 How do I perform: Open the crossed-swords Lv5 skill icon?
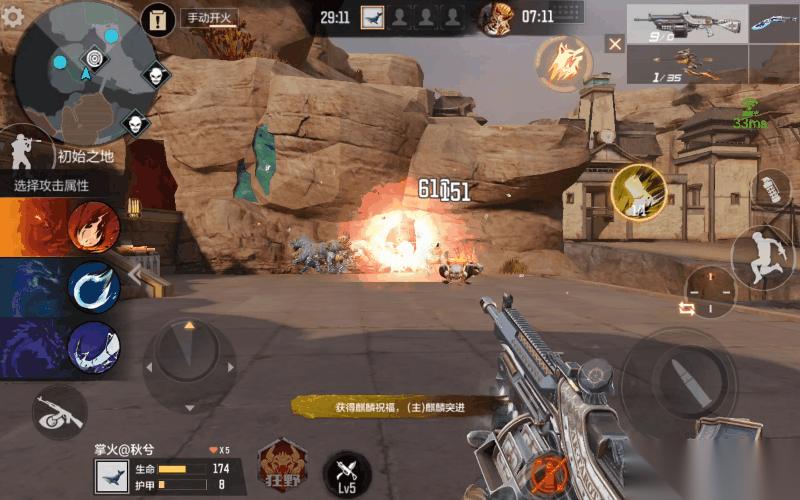click(x=347, y=472)
